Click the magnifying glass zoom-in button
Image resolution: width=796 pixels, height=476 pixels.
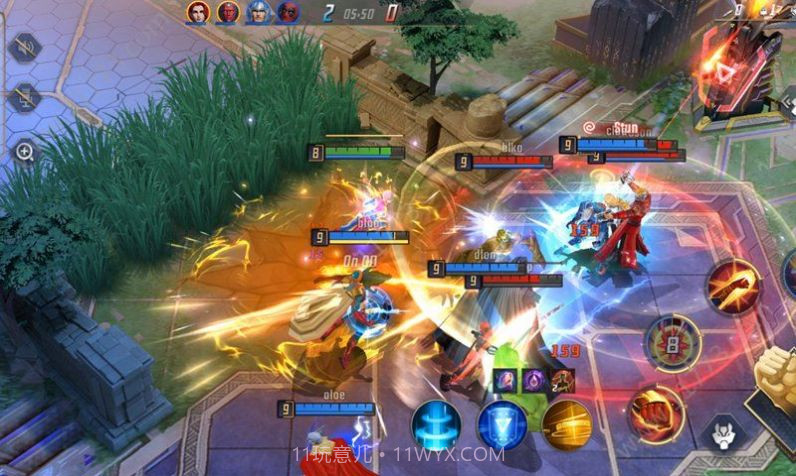pyautogui.click(x=24, y=151)
